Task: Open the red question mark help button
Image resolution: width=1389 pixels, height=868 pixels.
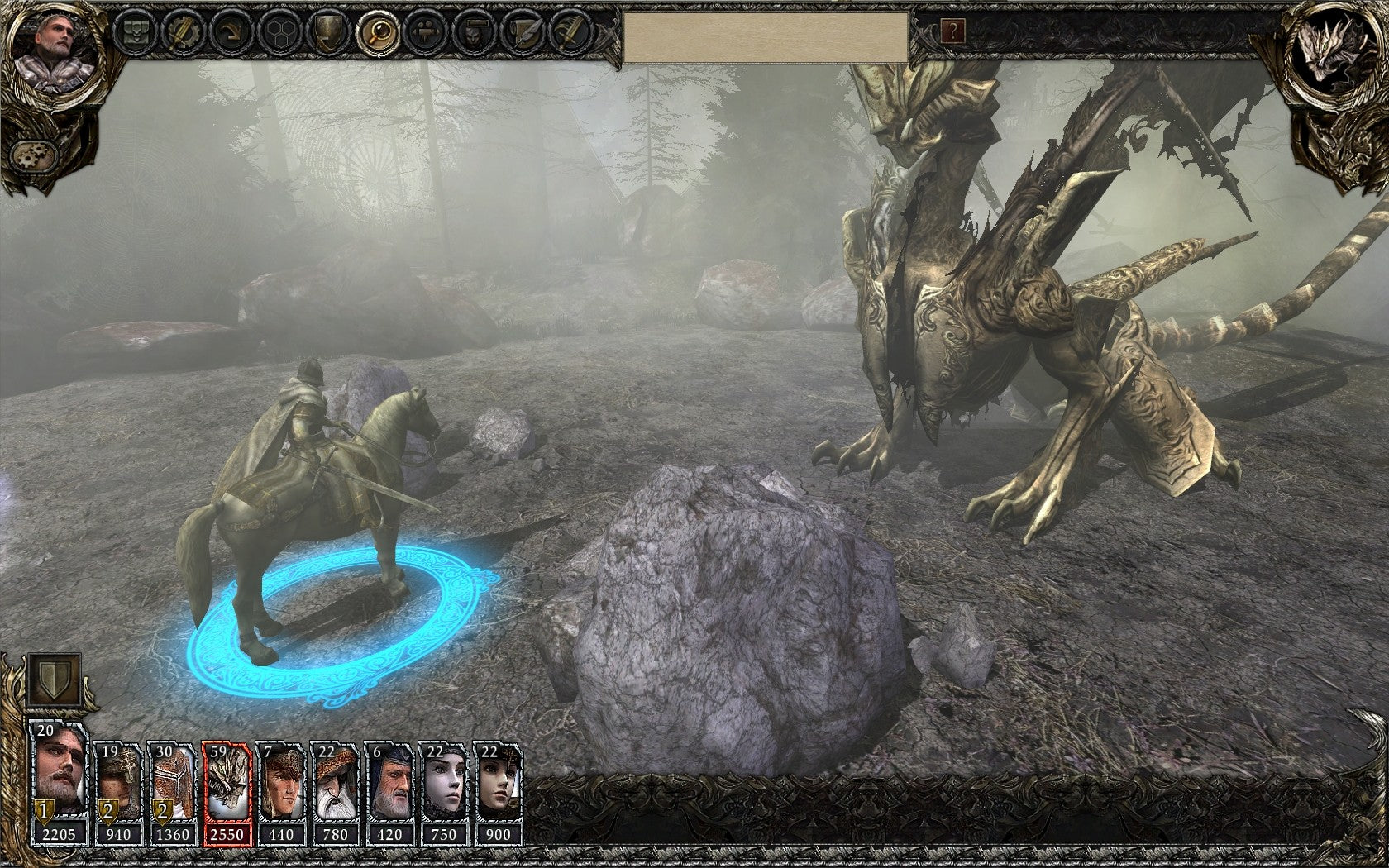Action: point(953,32)
